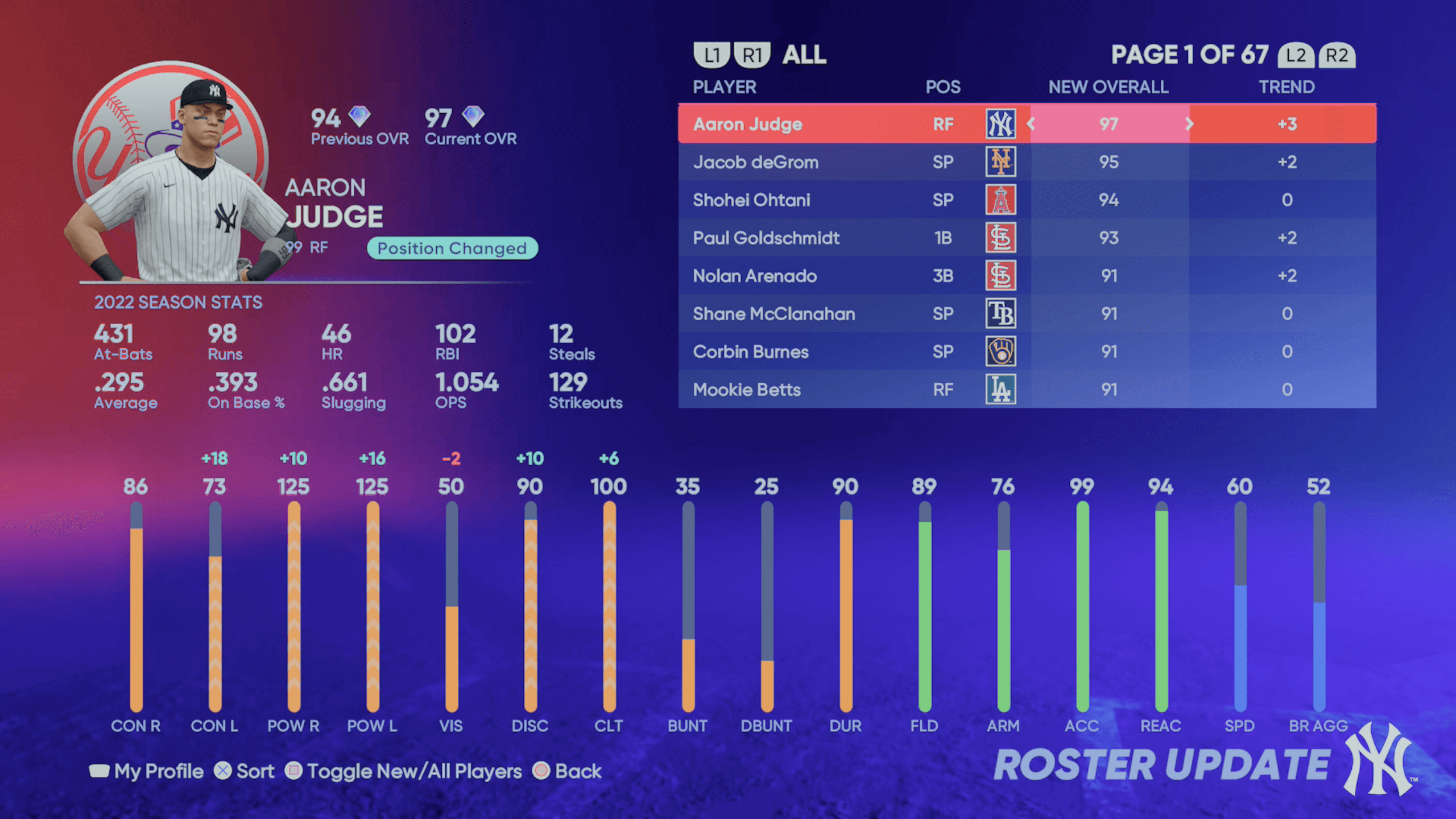The image size is (1456, 819).
Task: Click the left arrow beside overall 97
Action: pyautogui.click(x=1031, y=124)
